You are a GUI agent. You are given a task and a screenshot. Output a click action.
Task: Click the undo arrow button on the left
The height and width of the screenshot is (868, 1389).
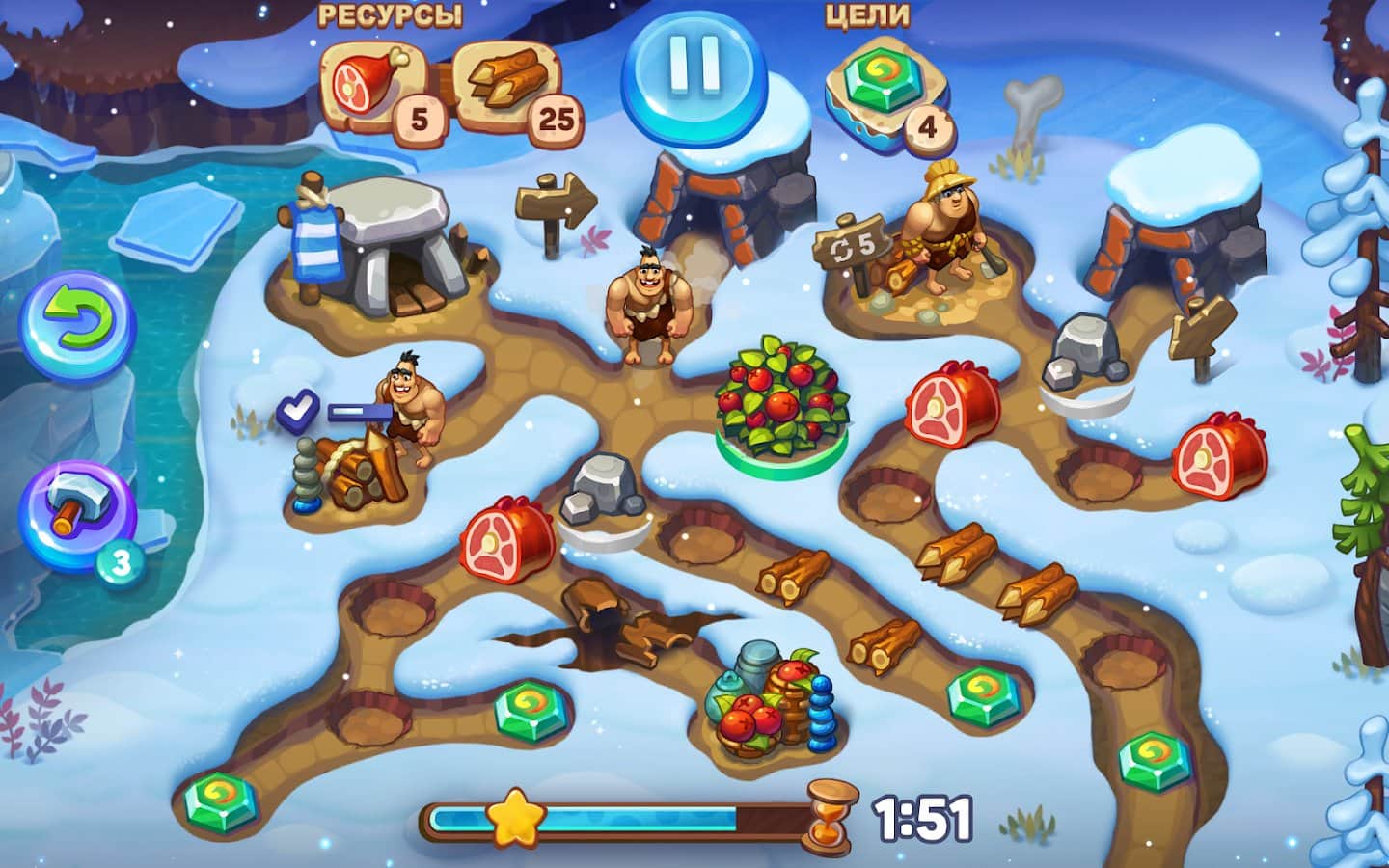click(79, 323)
